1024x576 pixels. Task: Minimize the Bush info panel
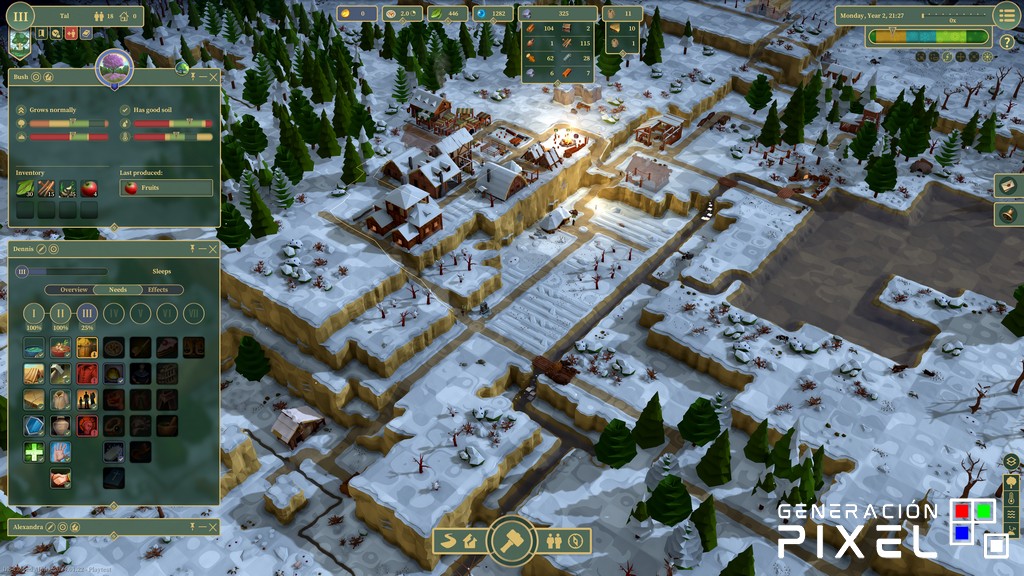click(x=204, y=76)
